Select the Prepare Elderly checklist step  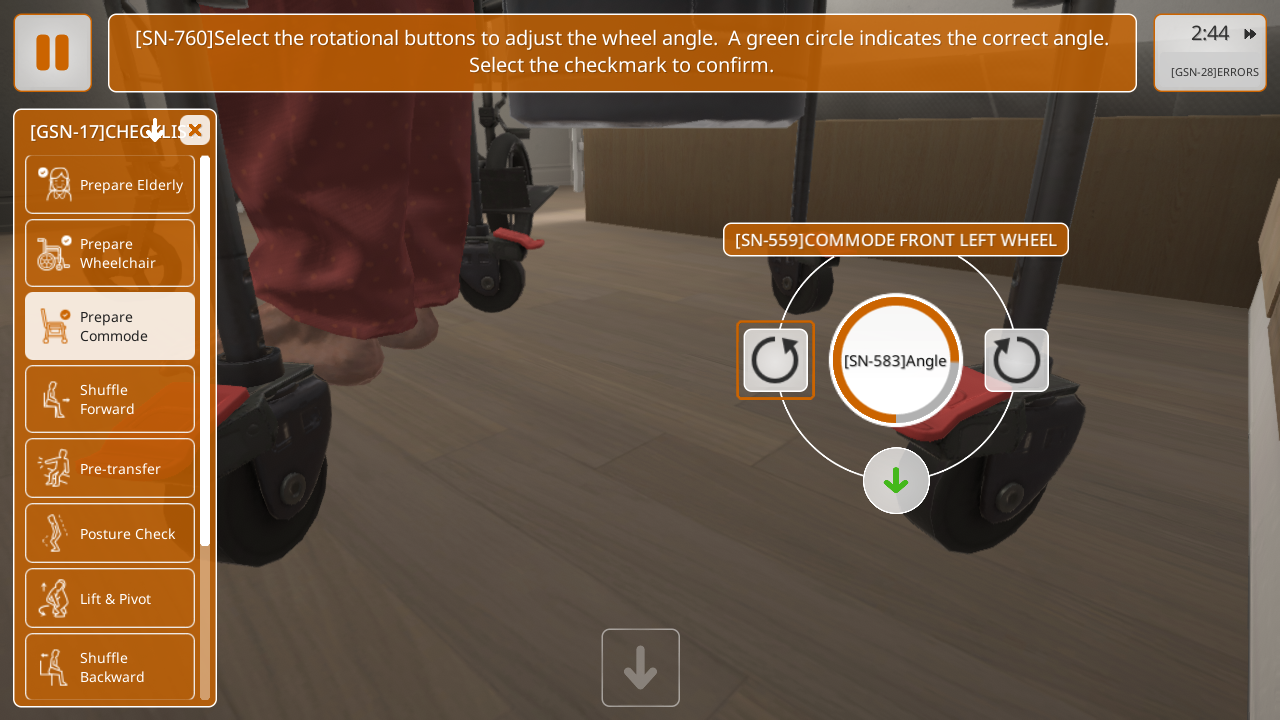coord(110,185)
